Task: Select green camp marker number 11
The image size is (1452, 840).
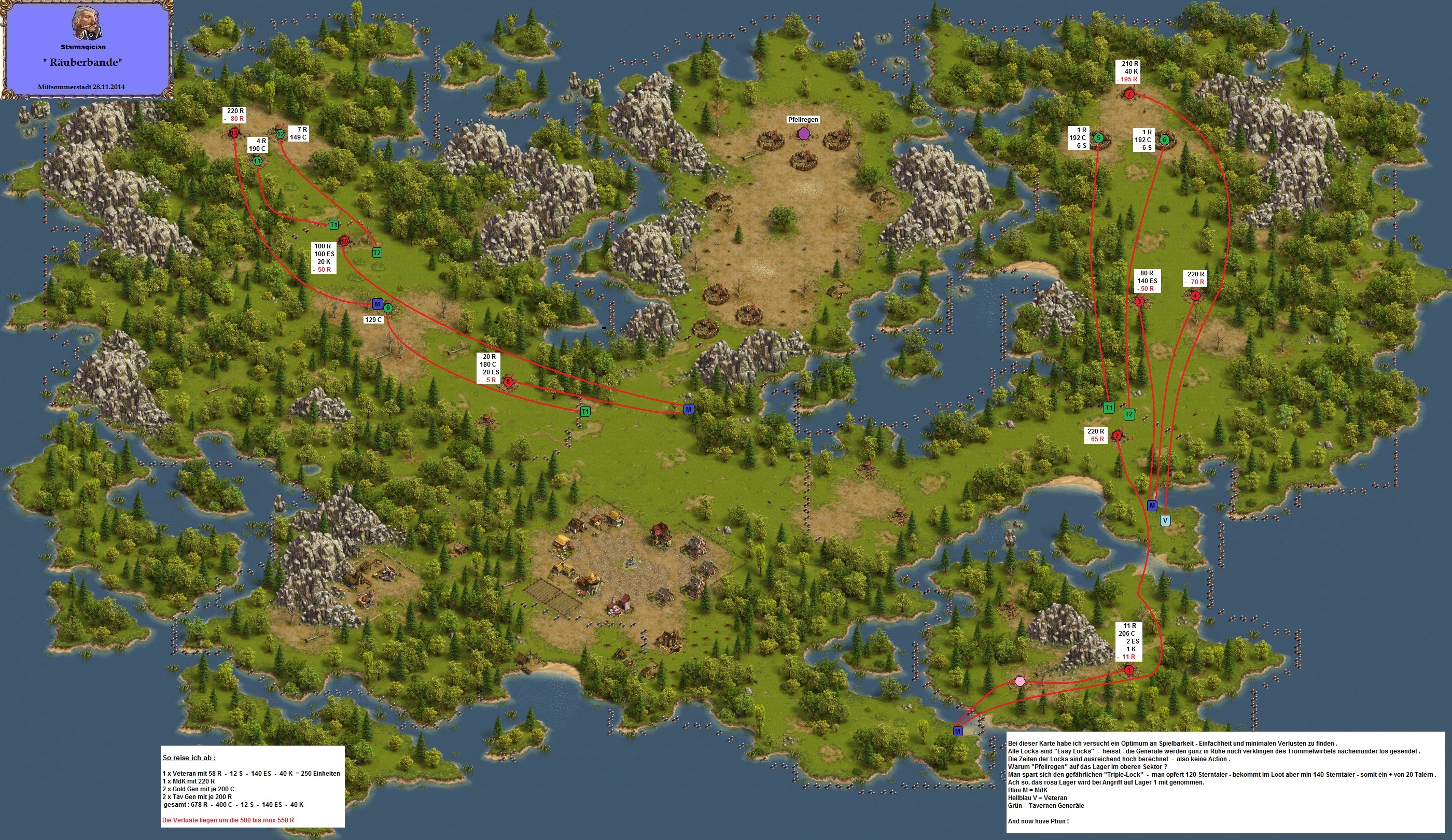Action: (258, 161)
